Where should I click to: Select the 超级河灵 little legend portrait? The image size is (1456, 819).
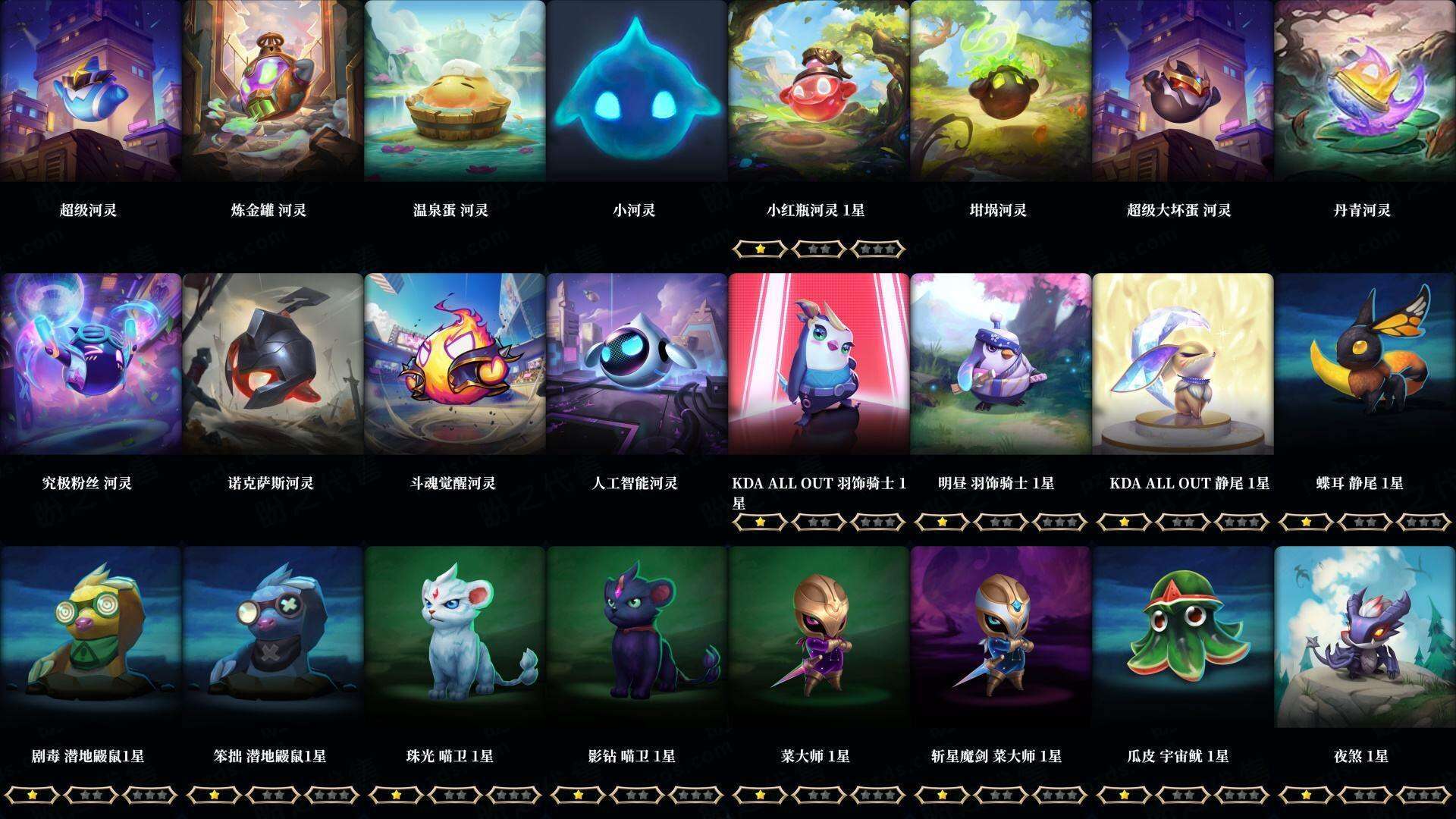[91, 91]
